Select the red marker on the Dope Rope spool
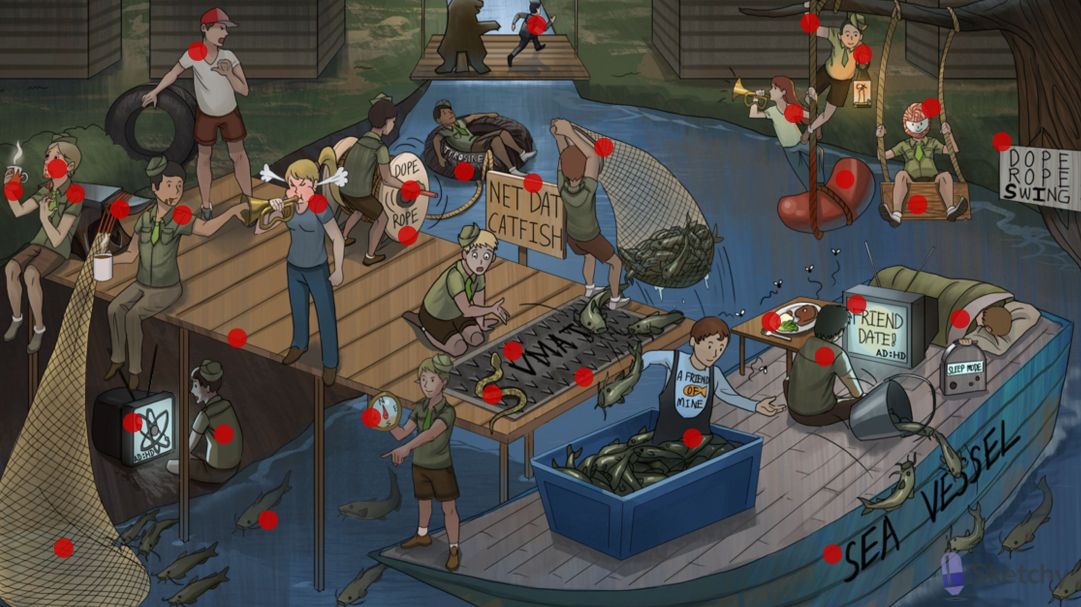Screen dimensions: 1081x607 (410, 190)
